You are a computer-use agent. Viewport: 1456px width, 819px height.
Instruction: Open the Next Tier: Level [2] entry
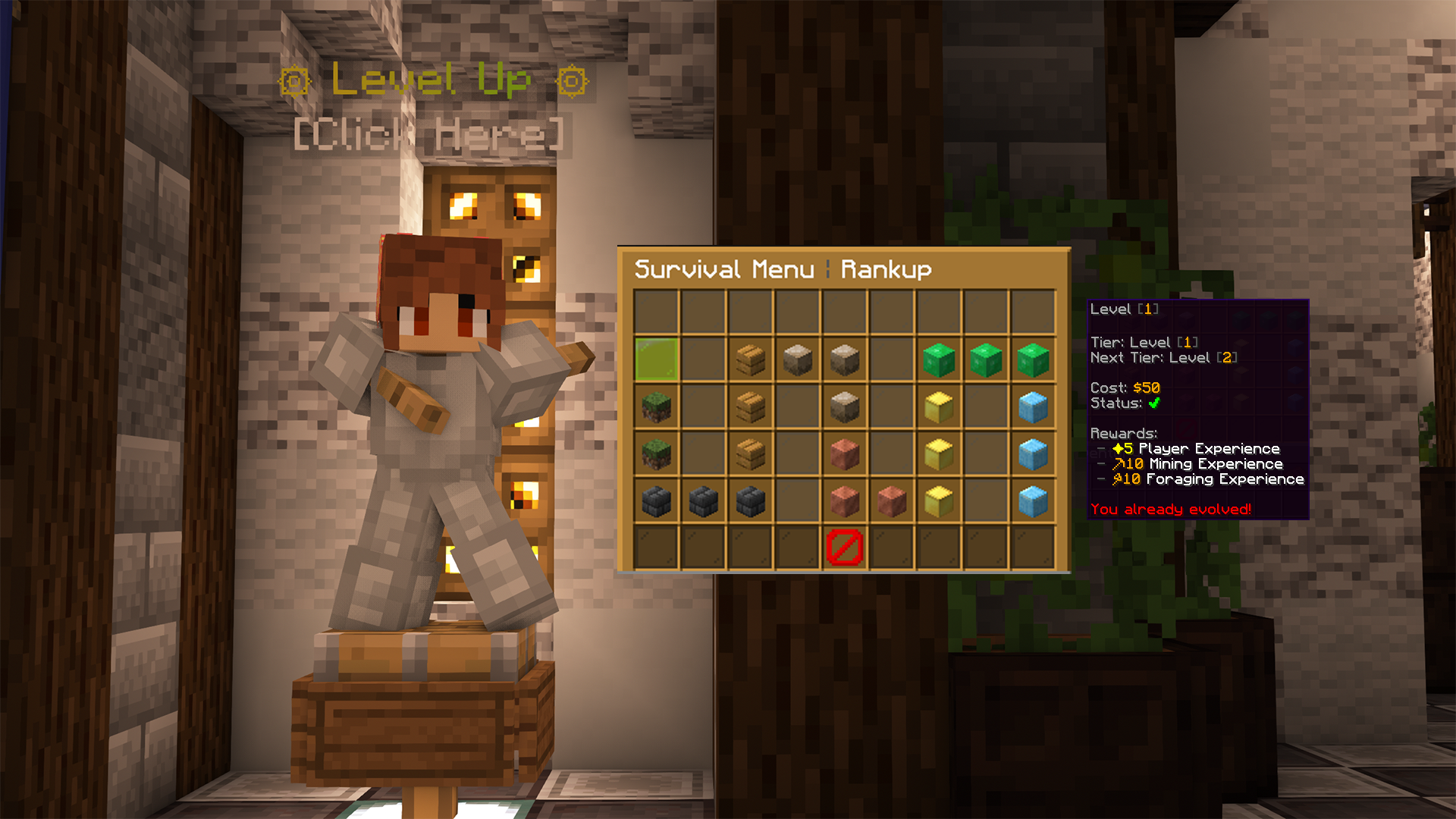coord(1163,357)
